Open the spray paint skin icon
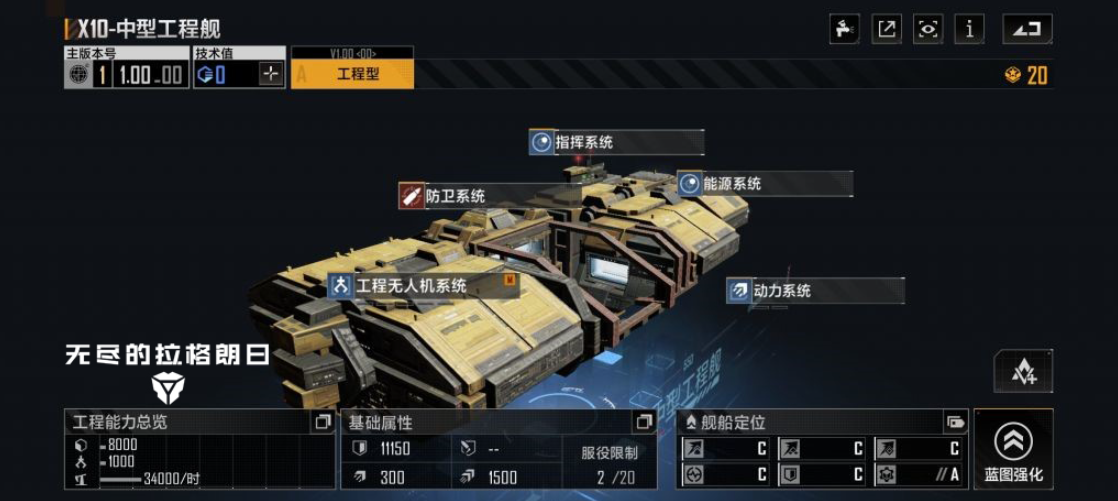 click(845, 29)
